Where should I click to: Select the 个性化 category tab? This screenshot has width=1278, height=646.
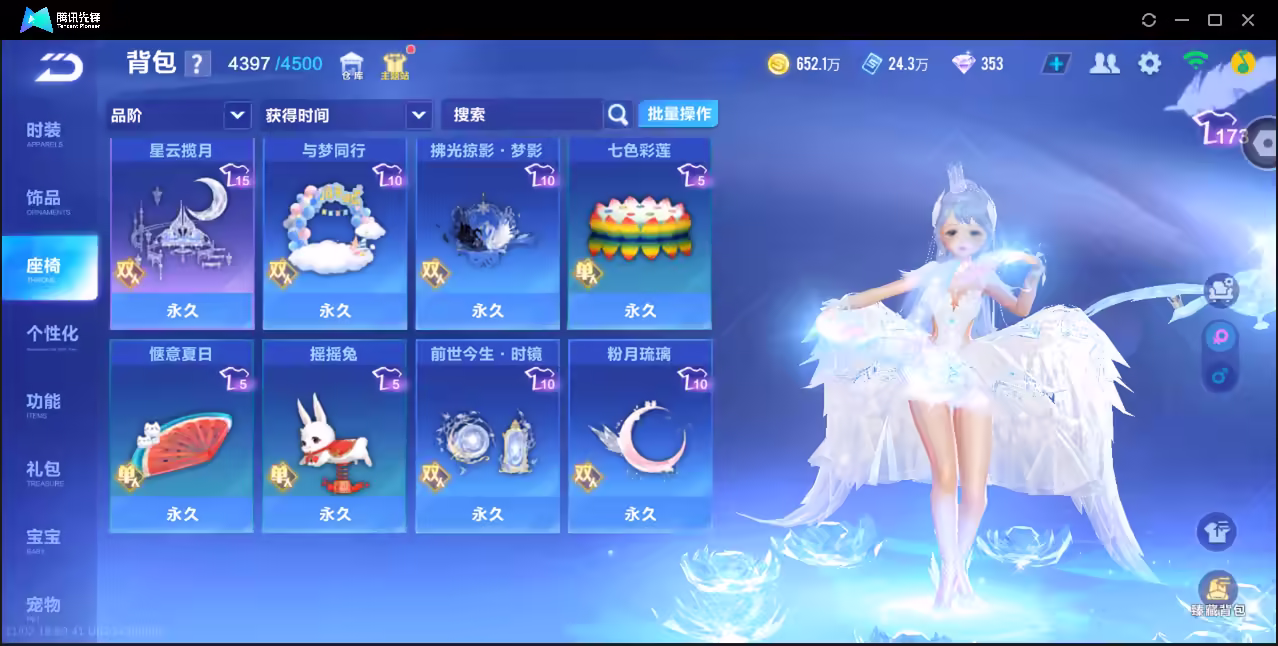click(51, 336)
